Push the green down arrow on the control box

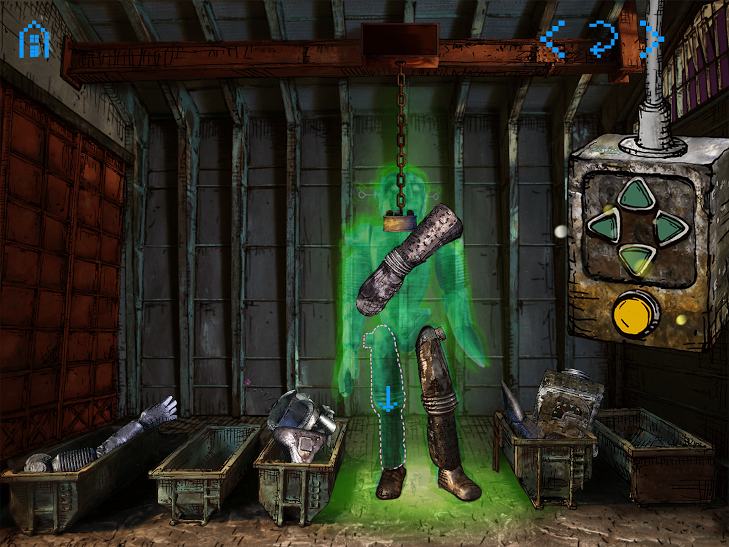632,259
